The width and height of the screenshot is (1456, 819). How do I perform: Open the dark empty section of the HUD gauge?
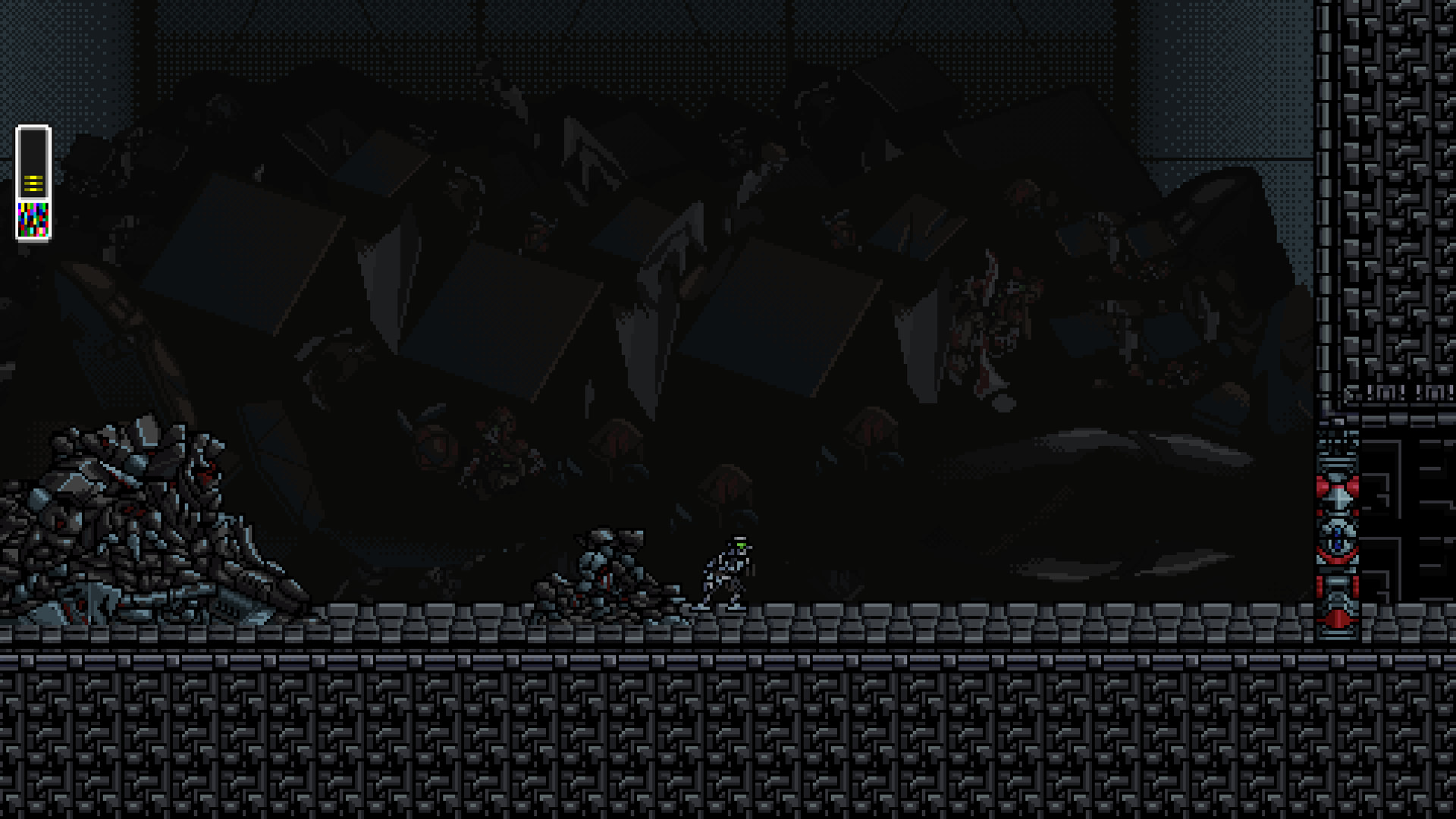[33, 152]
